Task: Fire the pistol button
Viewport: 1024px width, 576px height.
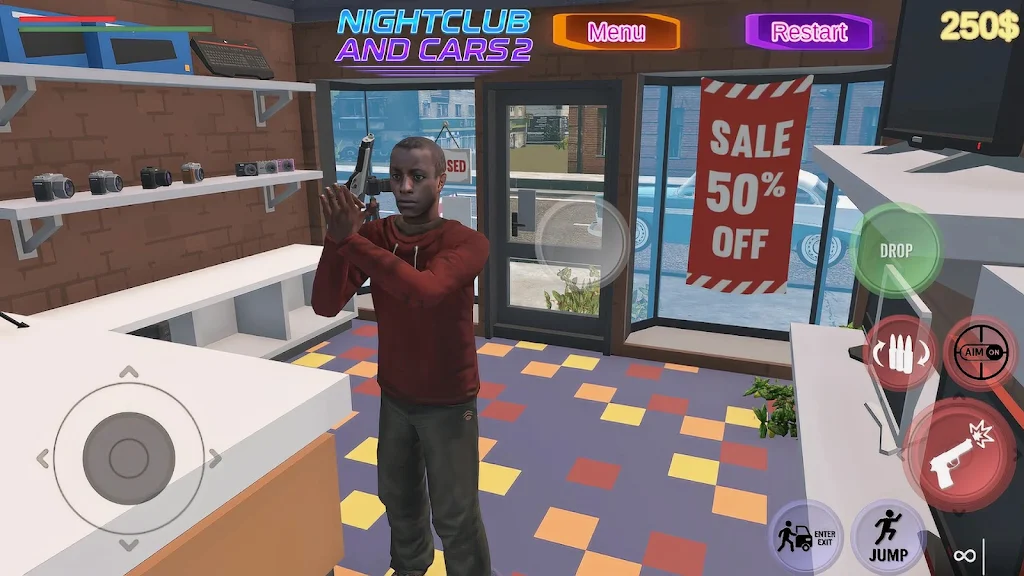Action: [958, 456]
